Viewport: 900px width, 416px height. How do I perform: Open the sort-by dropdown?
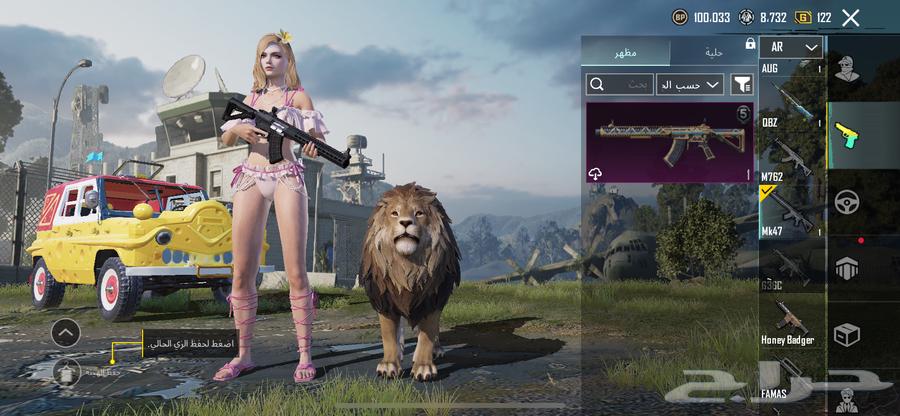(x=690, y=85)
